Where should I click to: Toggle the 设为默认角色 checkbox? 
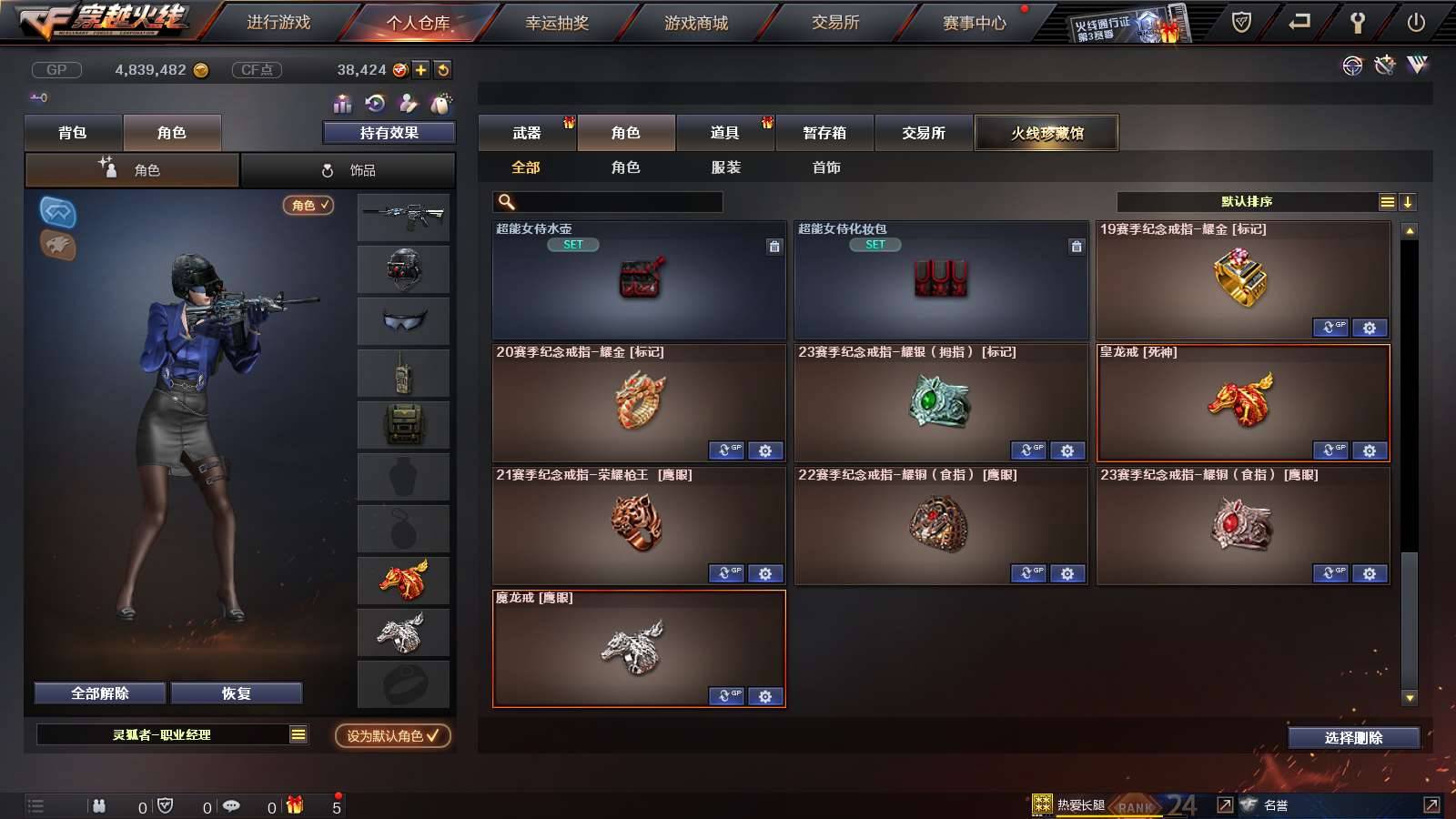pos(433,737)
